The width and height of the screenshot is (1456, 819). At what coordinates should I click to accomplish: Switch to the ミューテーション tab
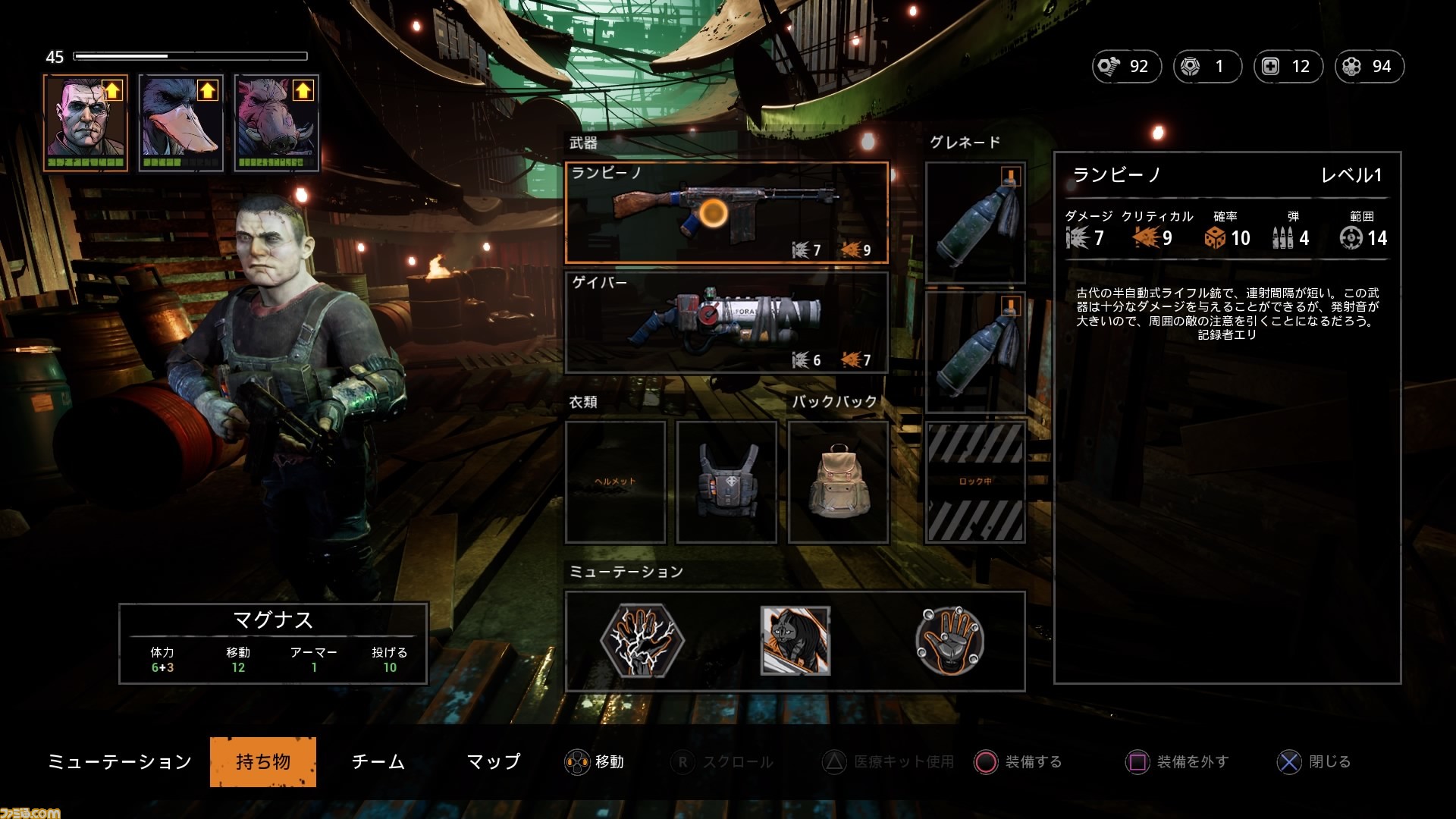pyautogui.click(x=120, y=761)
